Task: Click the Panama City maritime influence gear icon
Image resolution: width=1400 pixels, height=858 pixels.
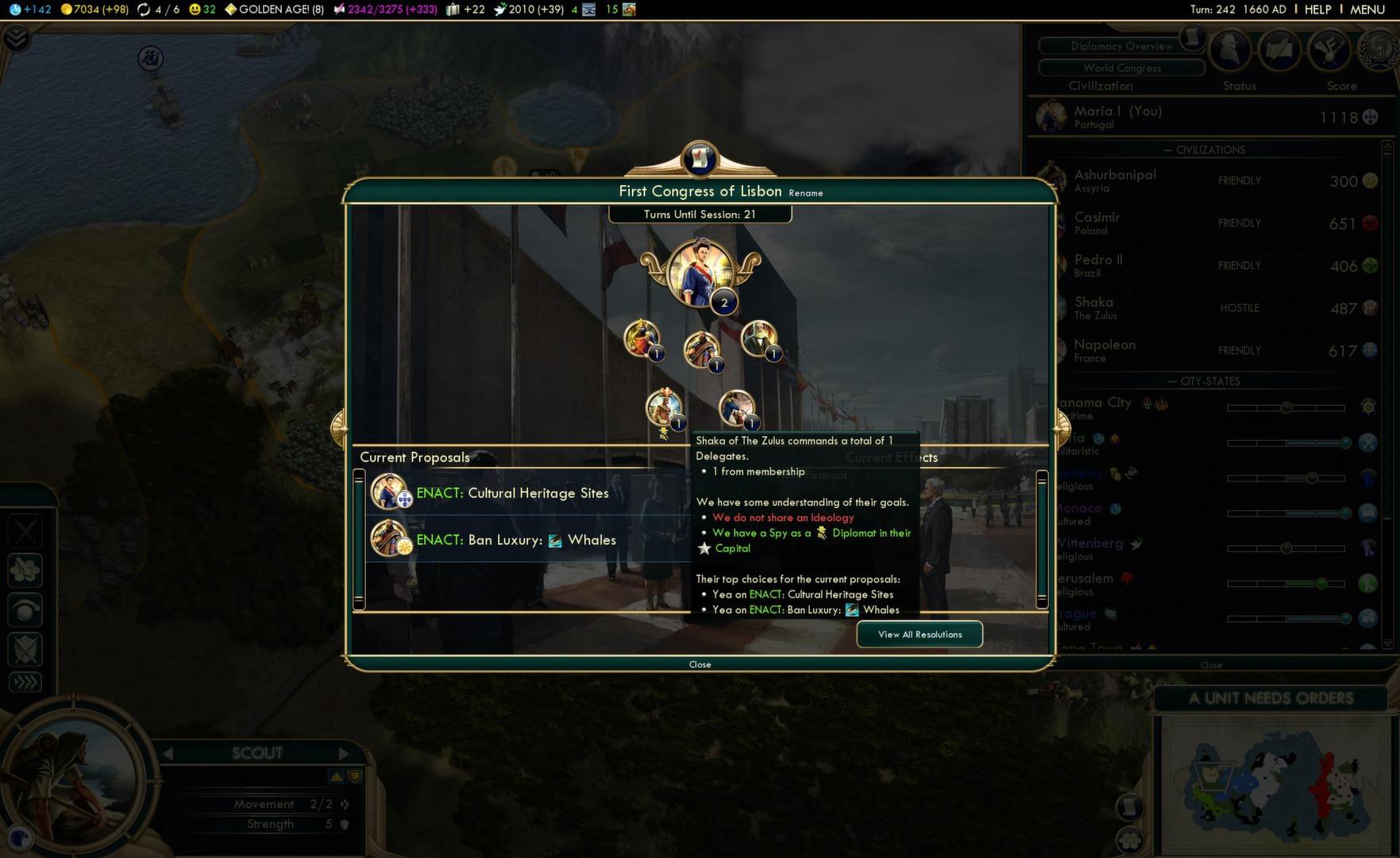Action: click(x=1368, y=407)
